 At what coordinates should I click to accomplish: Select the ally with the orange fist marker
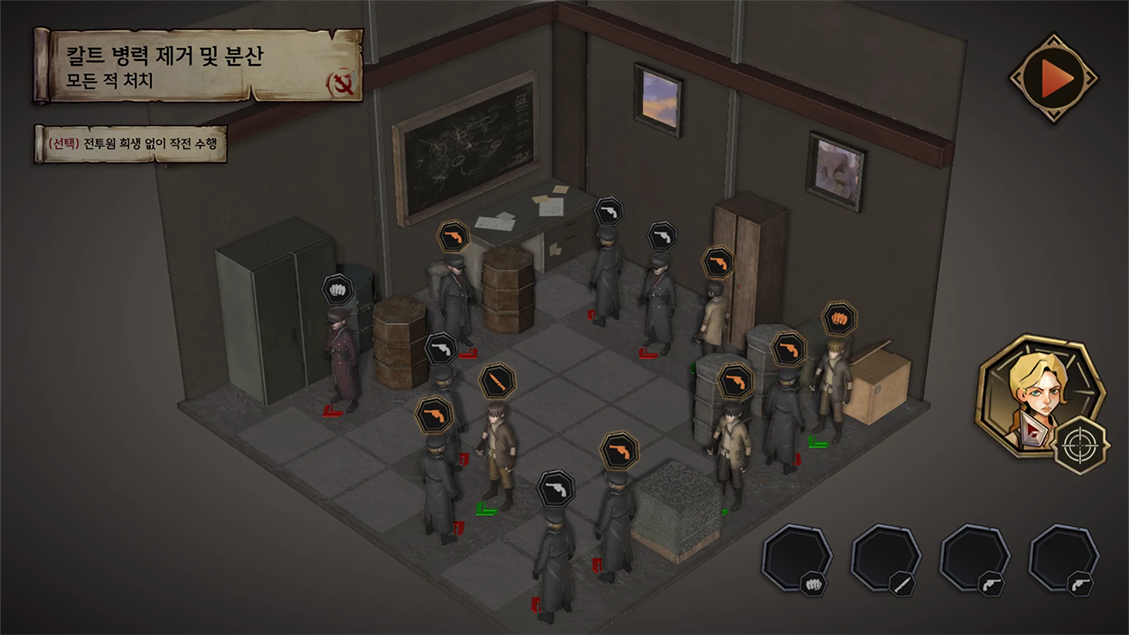[832, 385]
